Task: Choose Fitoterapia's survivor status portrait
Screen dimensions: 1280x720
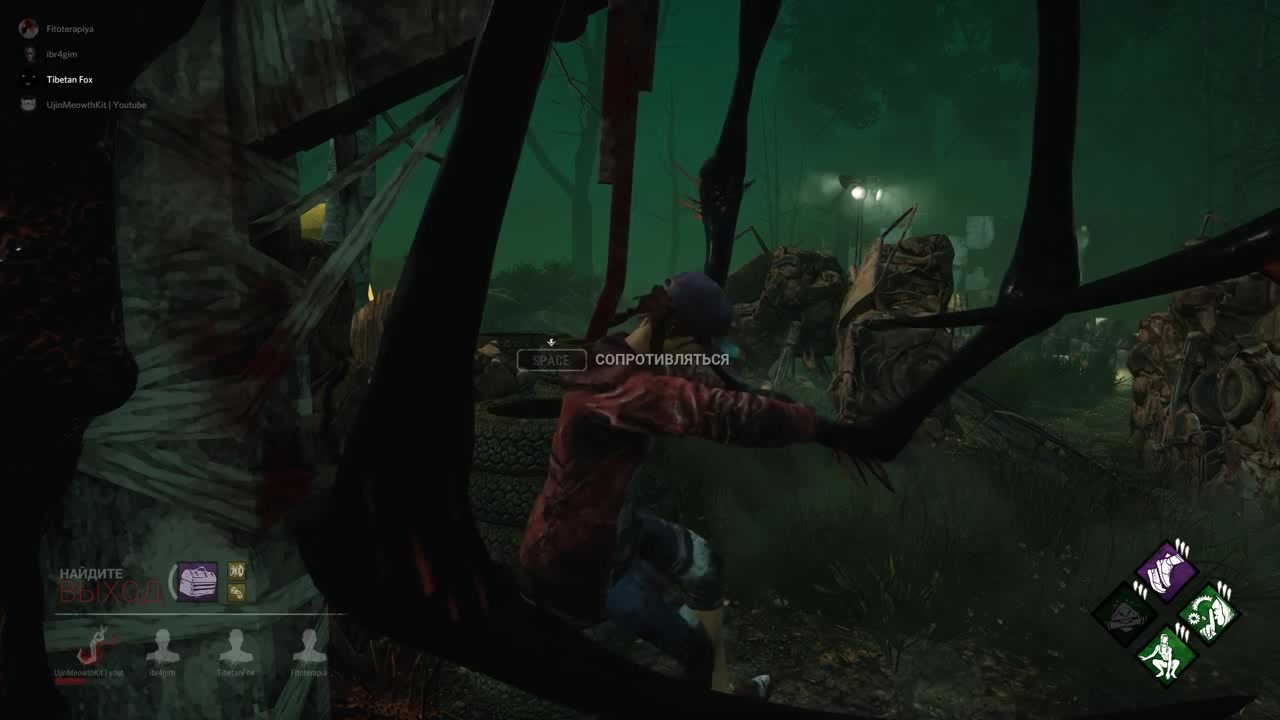Action: [x=309, y=648]
